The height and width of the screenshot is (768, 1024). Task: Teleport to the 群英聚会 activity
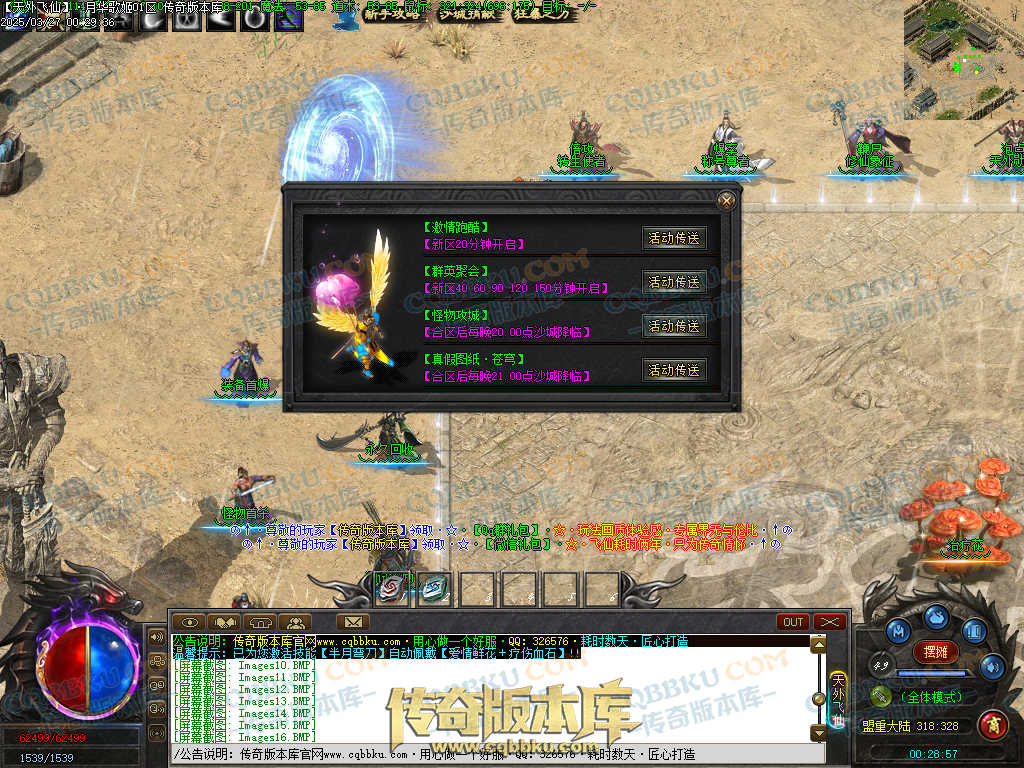[x=674, y=282]
